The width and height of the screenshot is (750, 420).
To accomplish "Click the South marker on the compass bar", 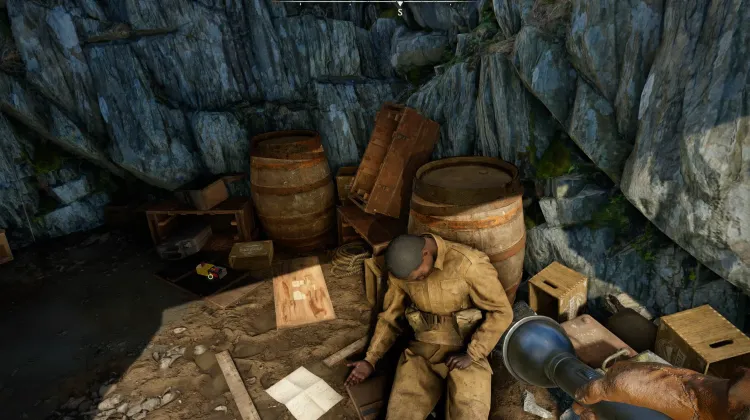I will pos(400,12).
